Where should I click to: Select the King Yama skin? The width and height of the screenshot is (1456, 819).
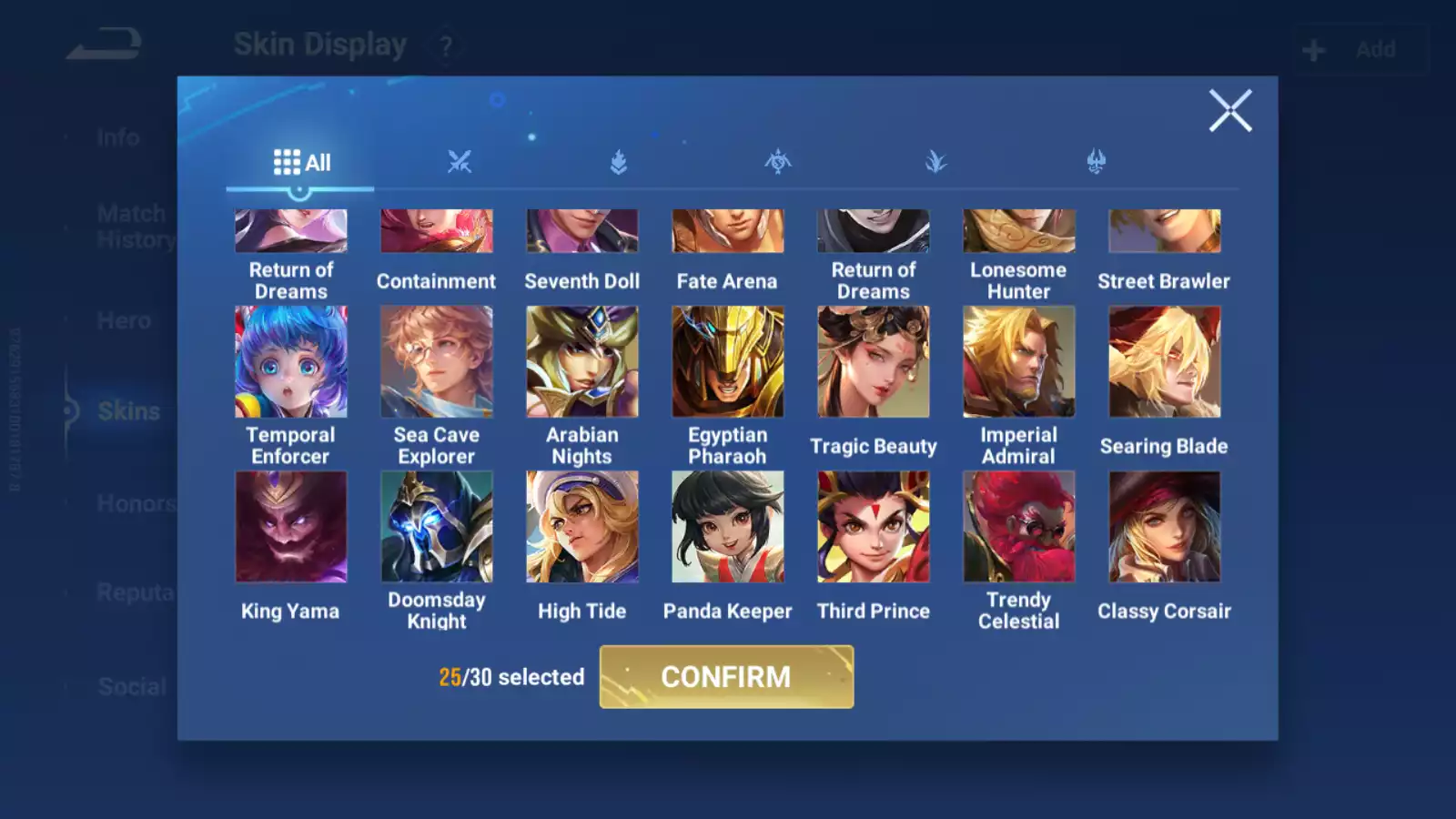[x=291, y=527]
